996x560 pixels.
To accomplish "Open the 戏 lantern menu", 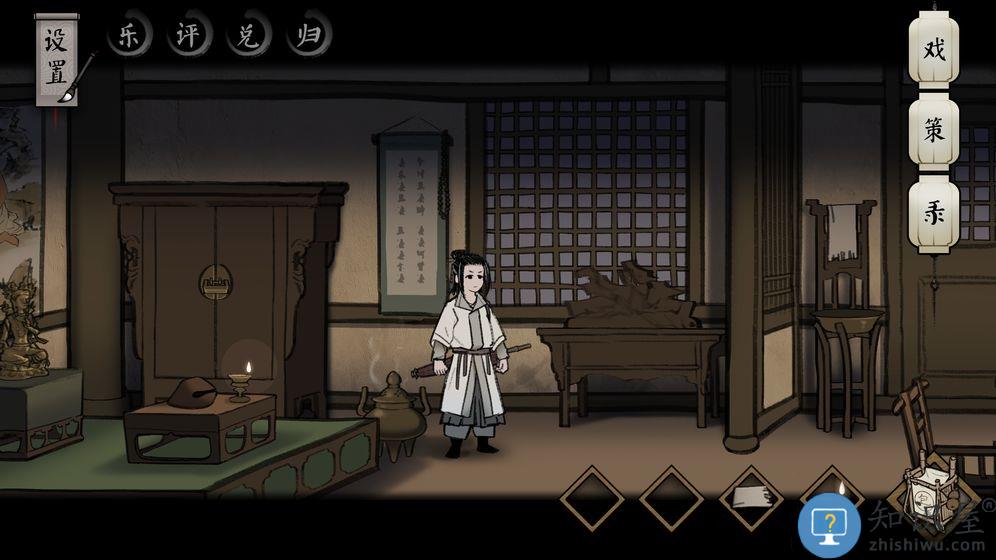I will (x=934, y=49).
